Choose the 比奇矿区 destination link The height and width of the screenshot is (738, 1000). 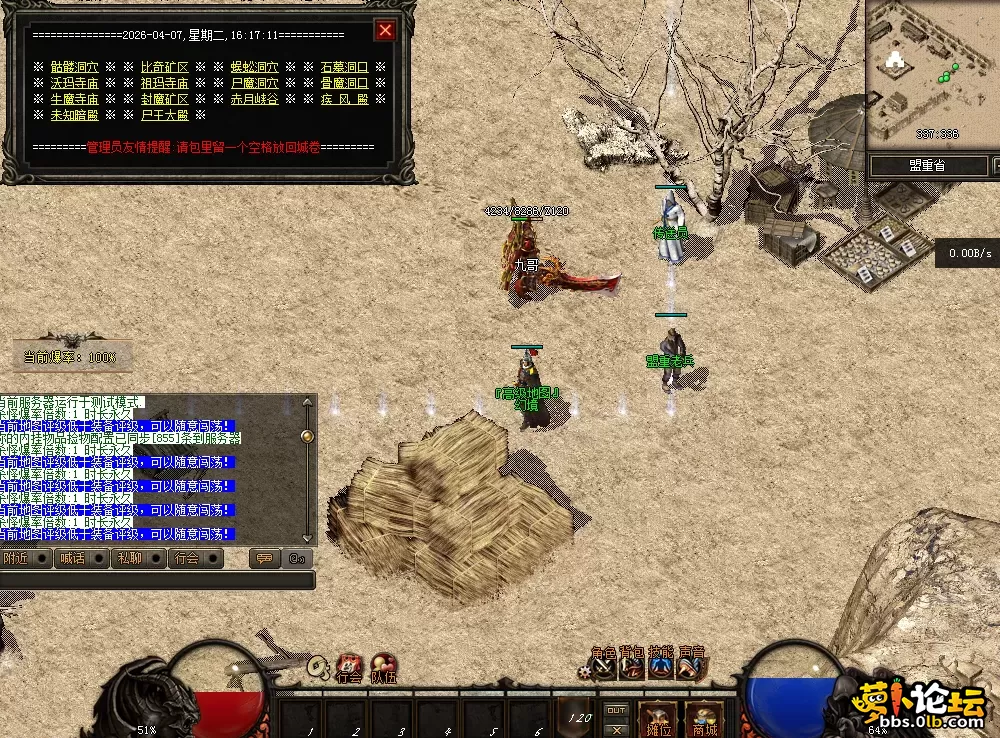point(165,67)
